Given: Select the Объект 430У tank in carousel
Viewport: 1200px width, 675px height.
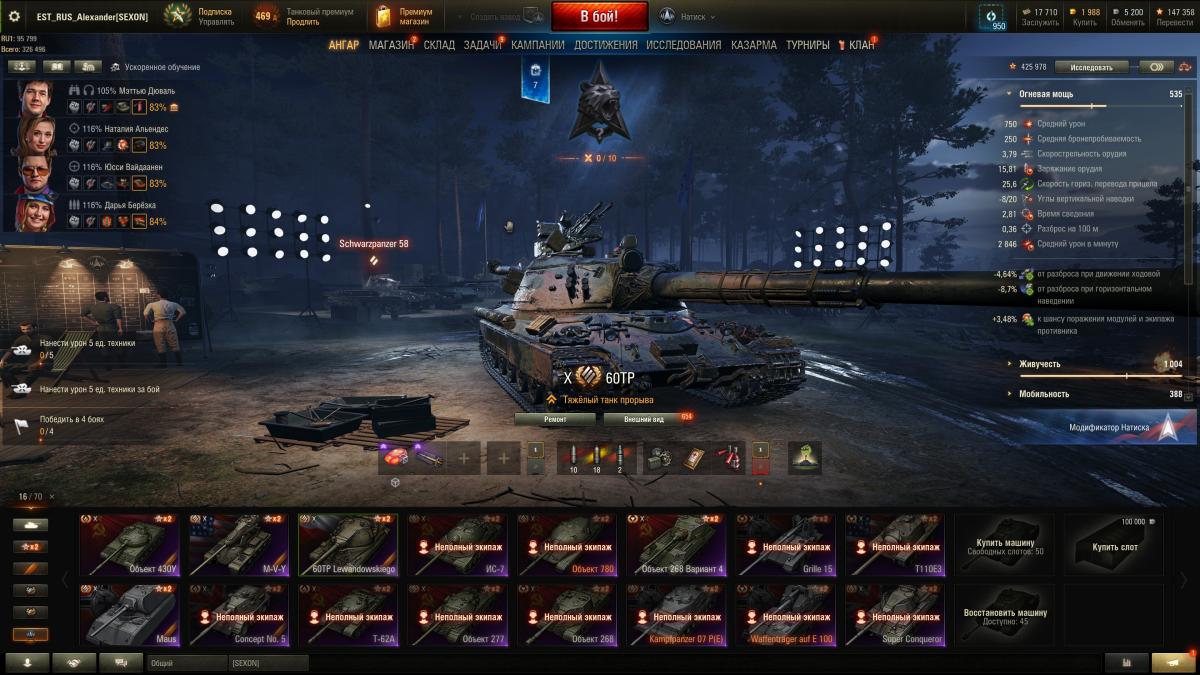Looking at the screenshot, I should [129, 545].
